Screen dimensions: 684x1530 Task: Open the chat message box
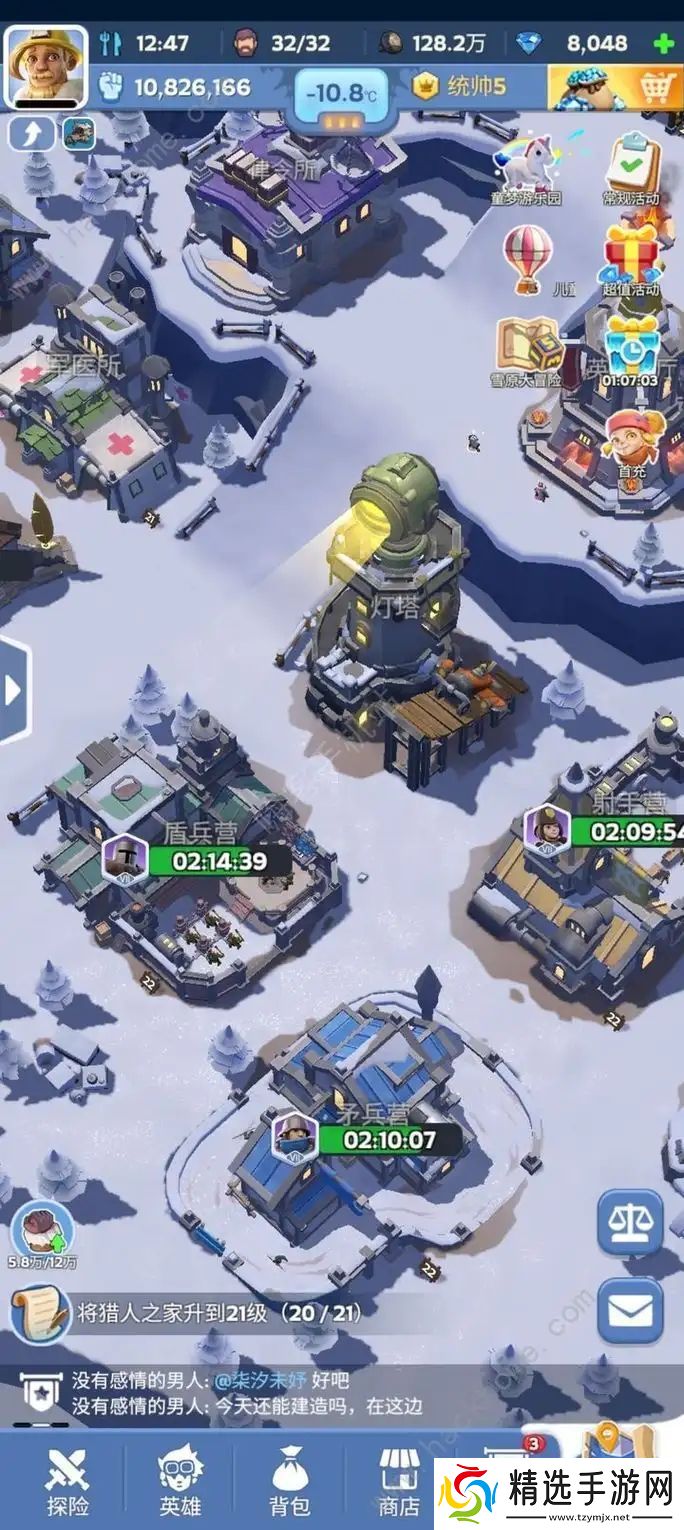250,1393
